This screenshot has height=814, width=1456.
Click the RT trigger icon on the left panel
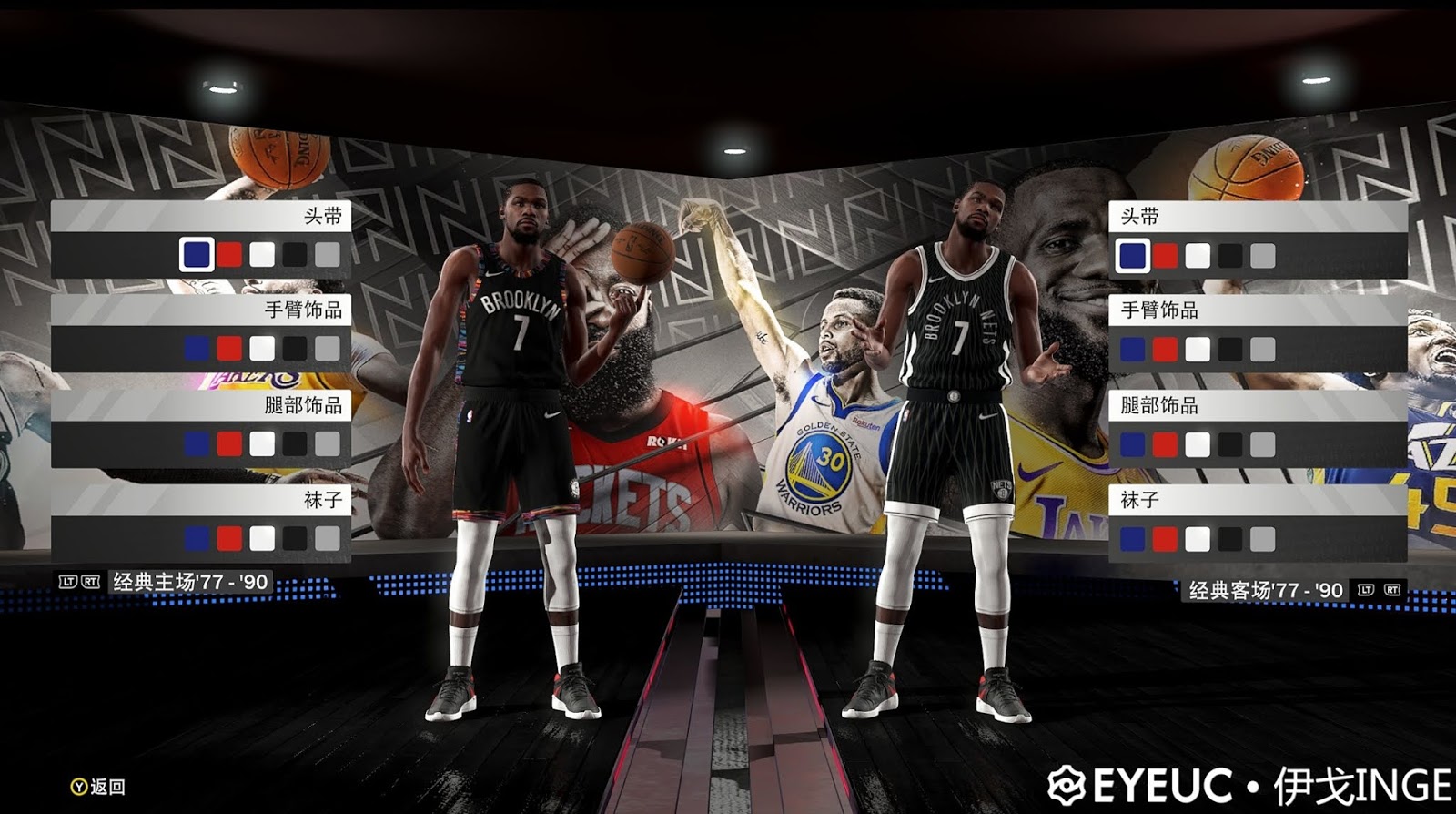tap(90, 581)
